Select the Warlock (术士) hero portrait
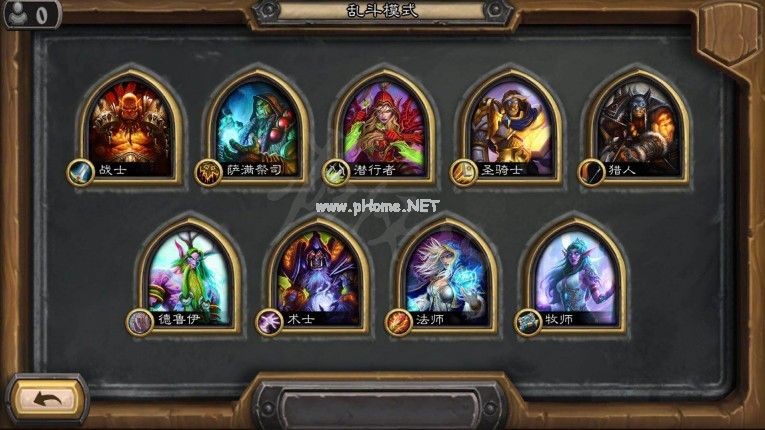The height and width of the screenshot is (430, 765). click(x=320, y=277)
